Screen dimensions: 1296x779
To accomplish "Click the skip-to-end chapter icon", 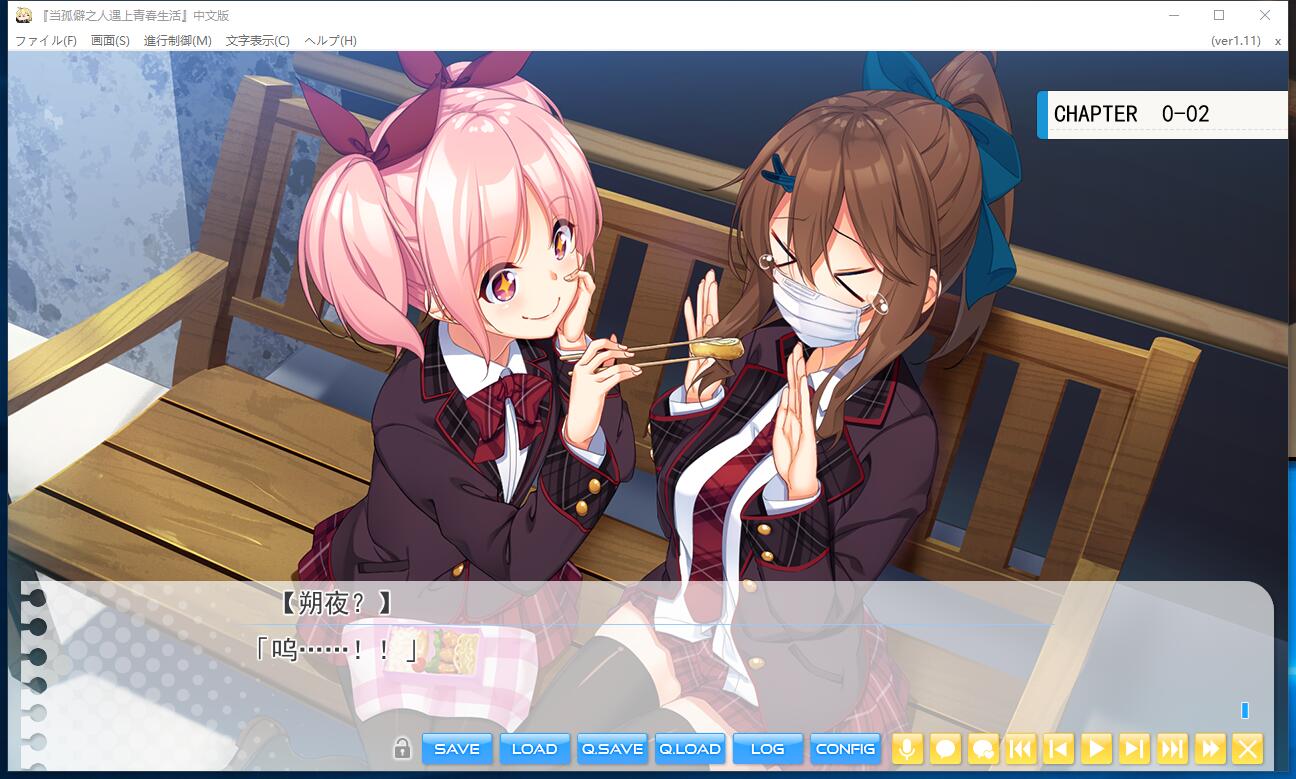I will pyautogui.click(x=1172, y=748).
